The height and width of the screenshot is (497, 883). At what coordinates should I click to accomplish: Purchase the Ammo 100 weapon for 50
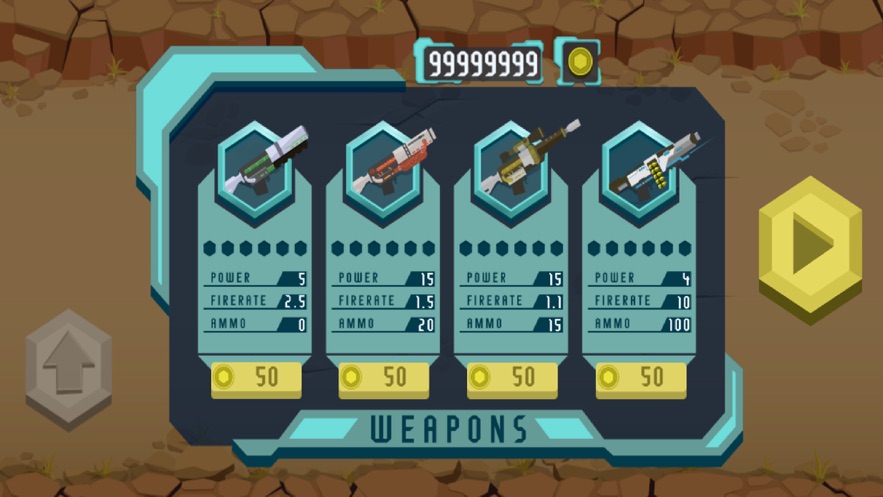pyautogui.click(x=640, y=377)
